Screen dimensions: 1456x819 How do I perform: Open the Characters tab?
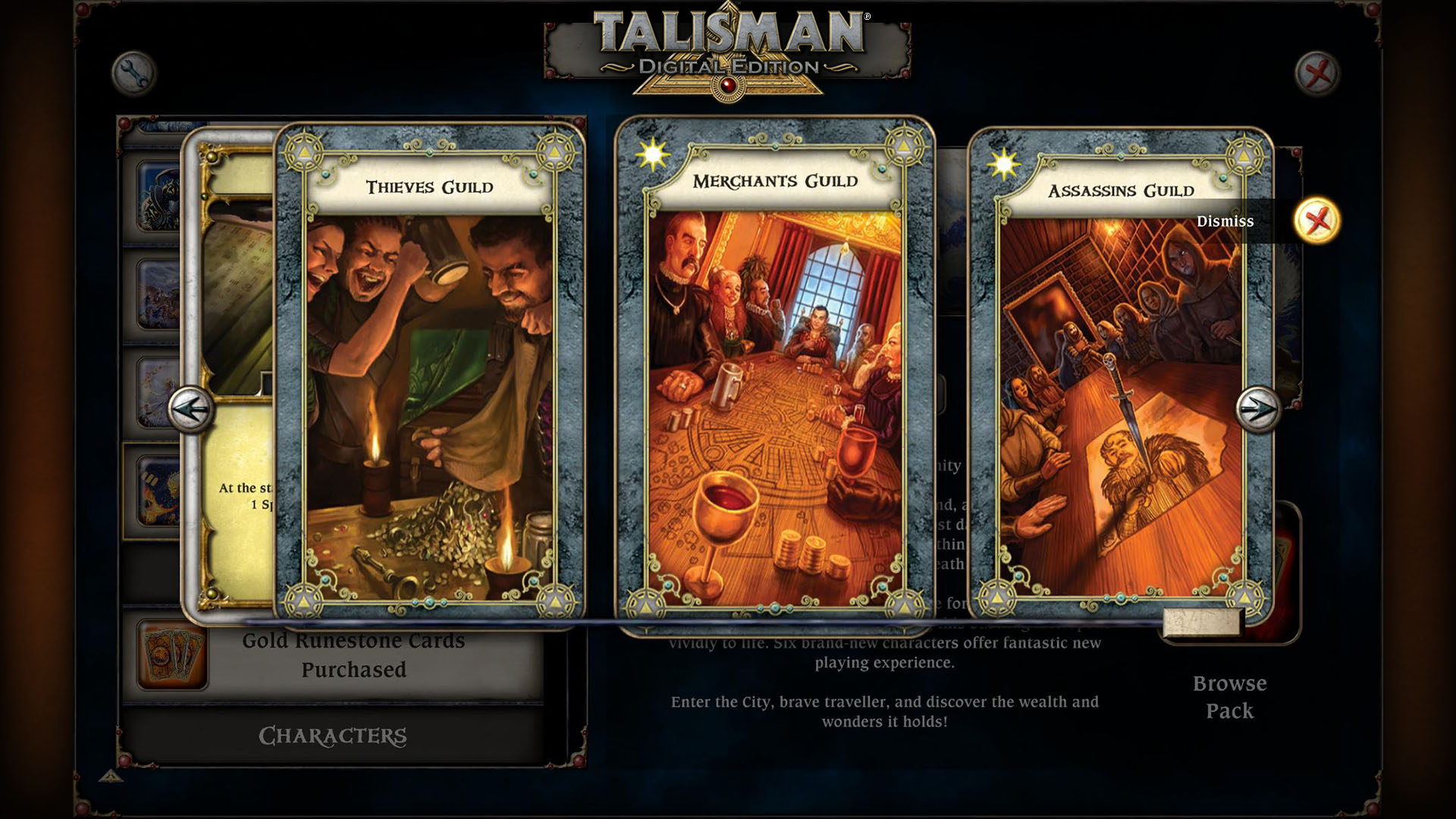pyautogui.click(x=334, y=735)
